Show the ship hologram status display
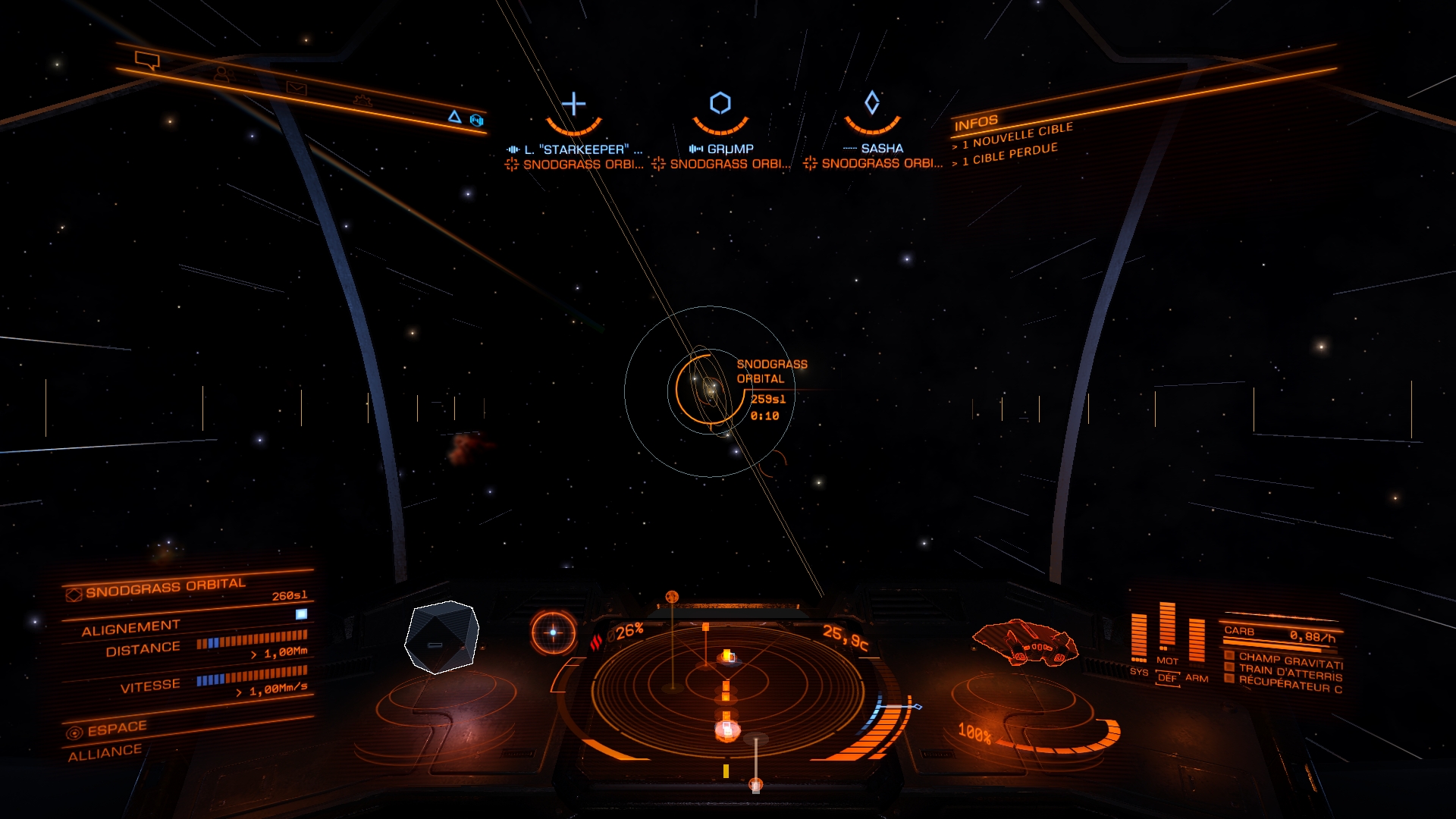1456x819 pixels. (x=1025, y=642)
